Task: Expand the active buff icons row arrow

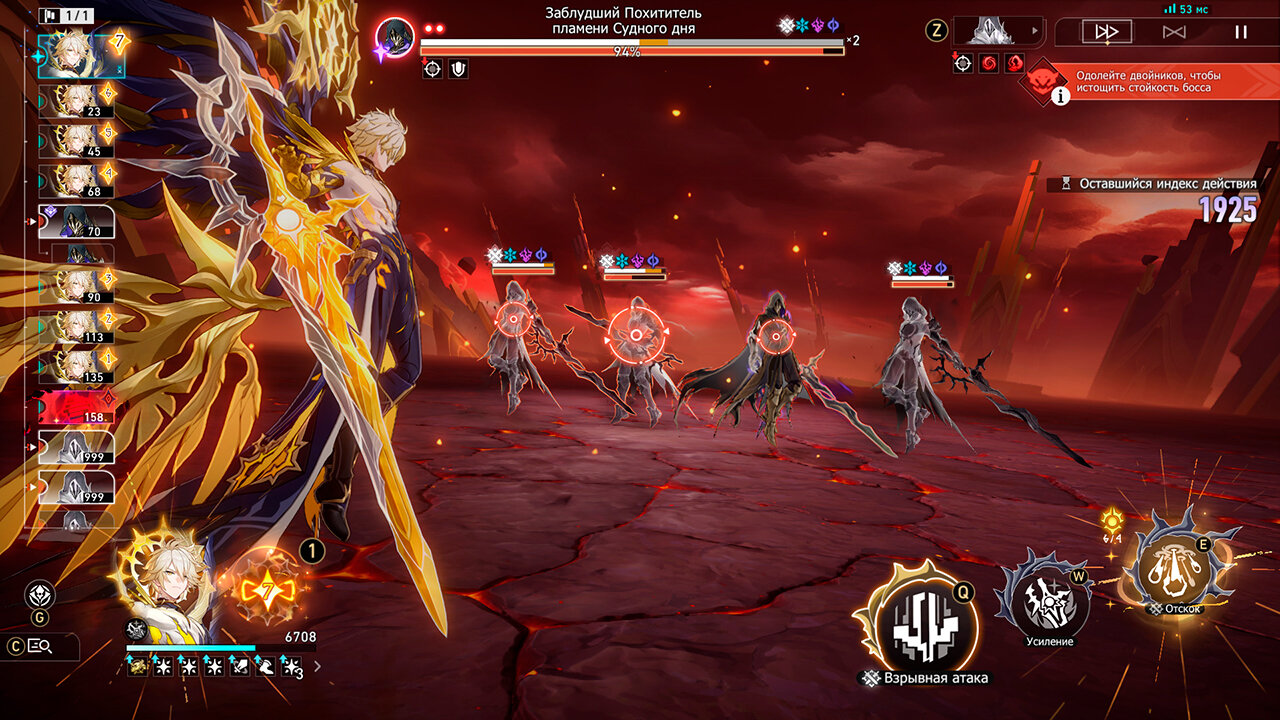Action: point(318,666)
